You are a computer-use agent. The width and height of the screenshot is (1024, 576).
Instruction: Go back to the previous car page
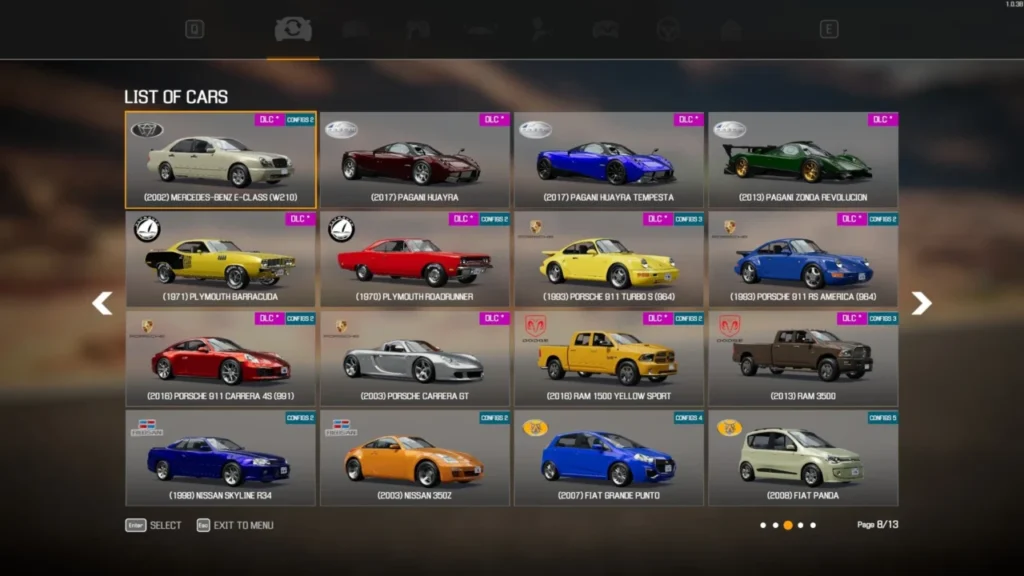point(102,303)
